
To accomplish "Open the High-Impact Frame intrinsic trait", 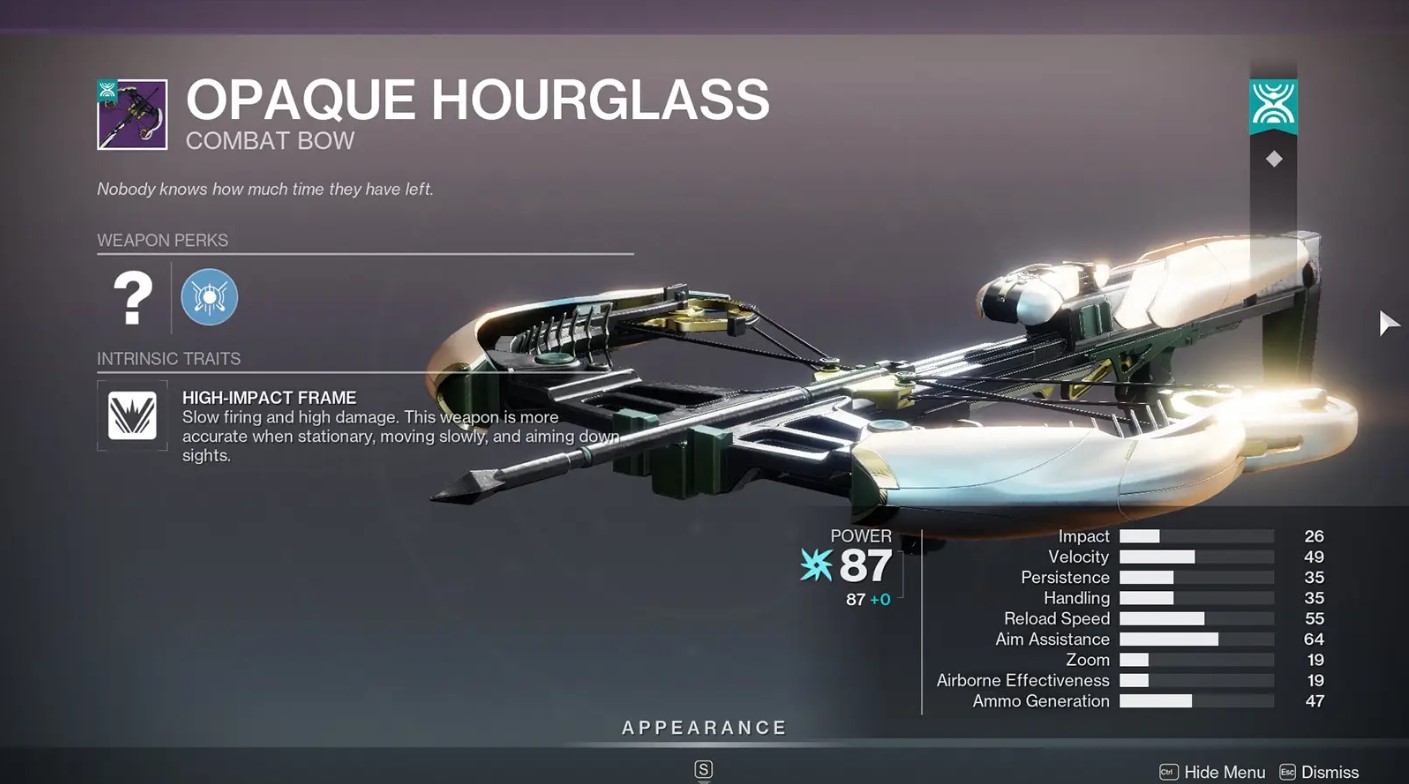I will [132, 415].
